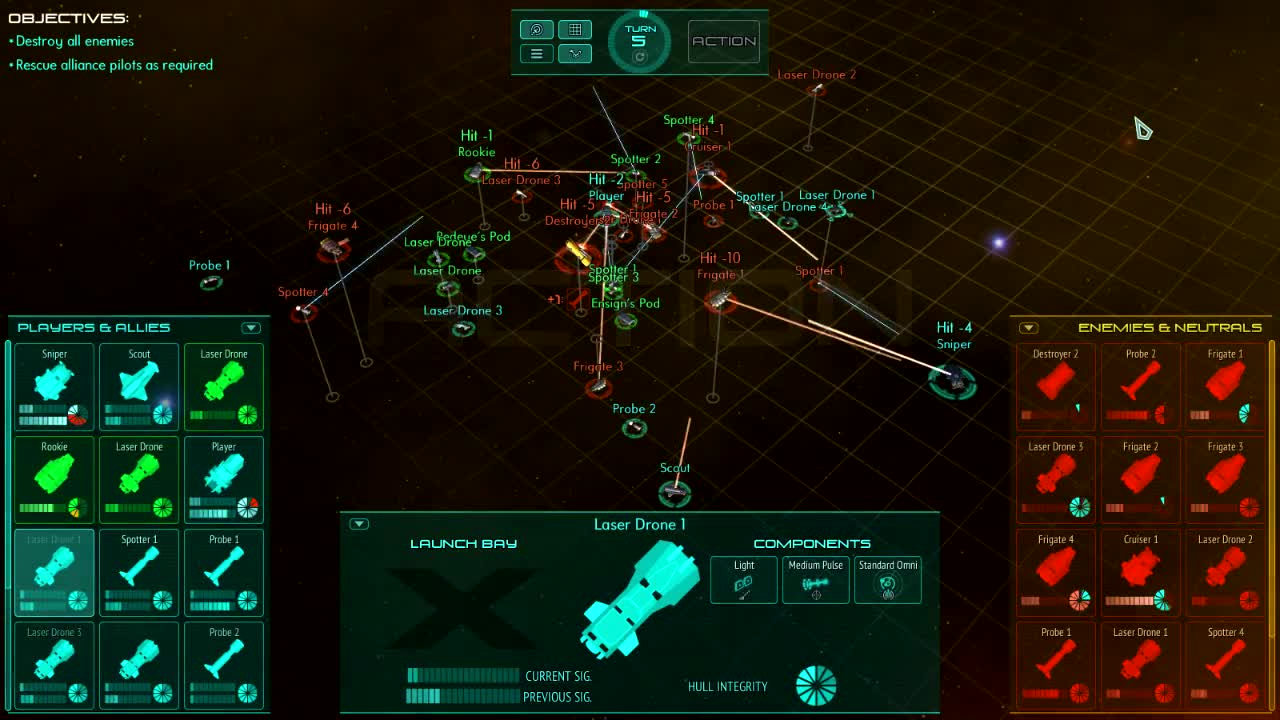Select the highlighted Laser Drone 1 ally card
Image resolution: width=1280 pixels, height=720 pixels.
54,572
